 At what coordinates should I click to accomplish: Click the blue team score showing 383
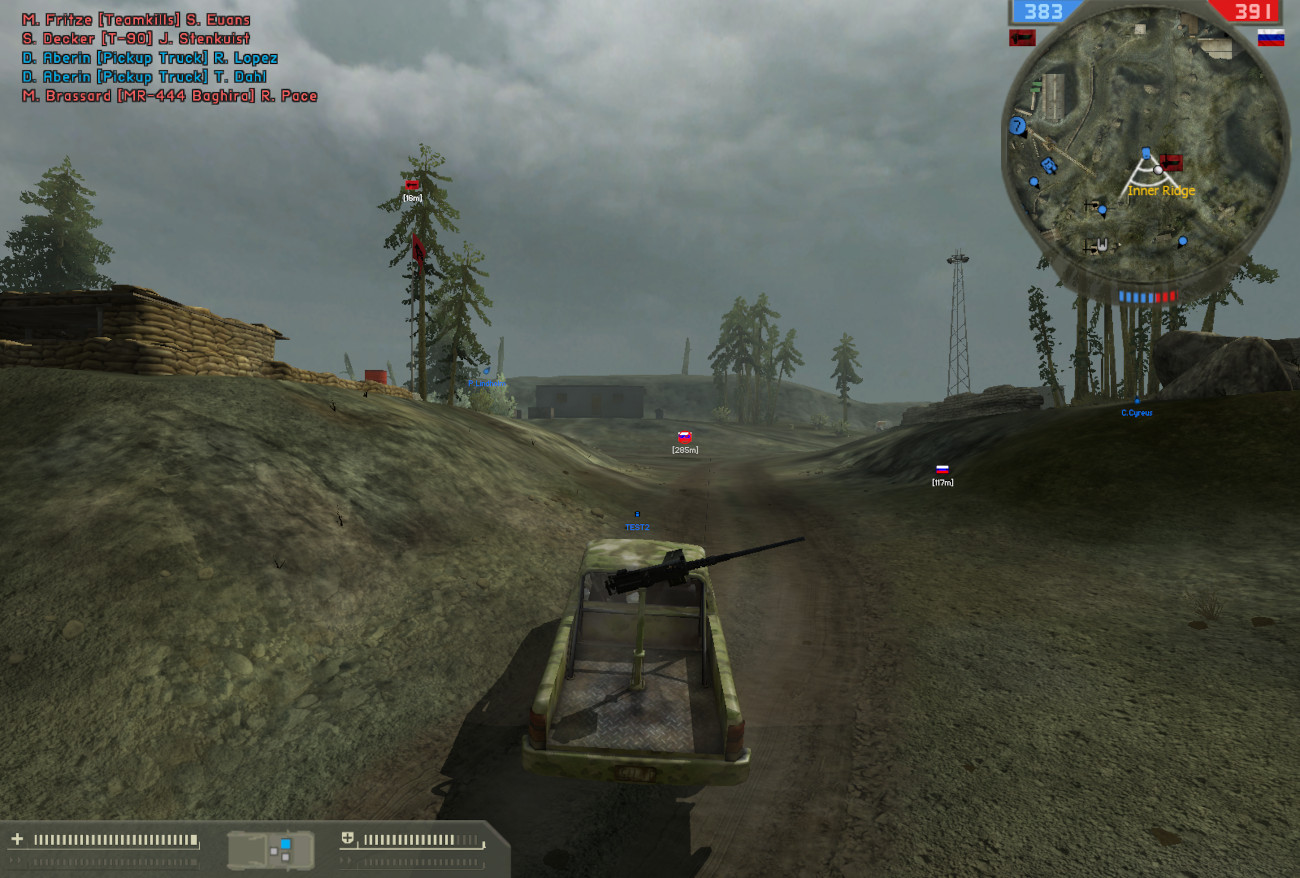coord(1043,12)
